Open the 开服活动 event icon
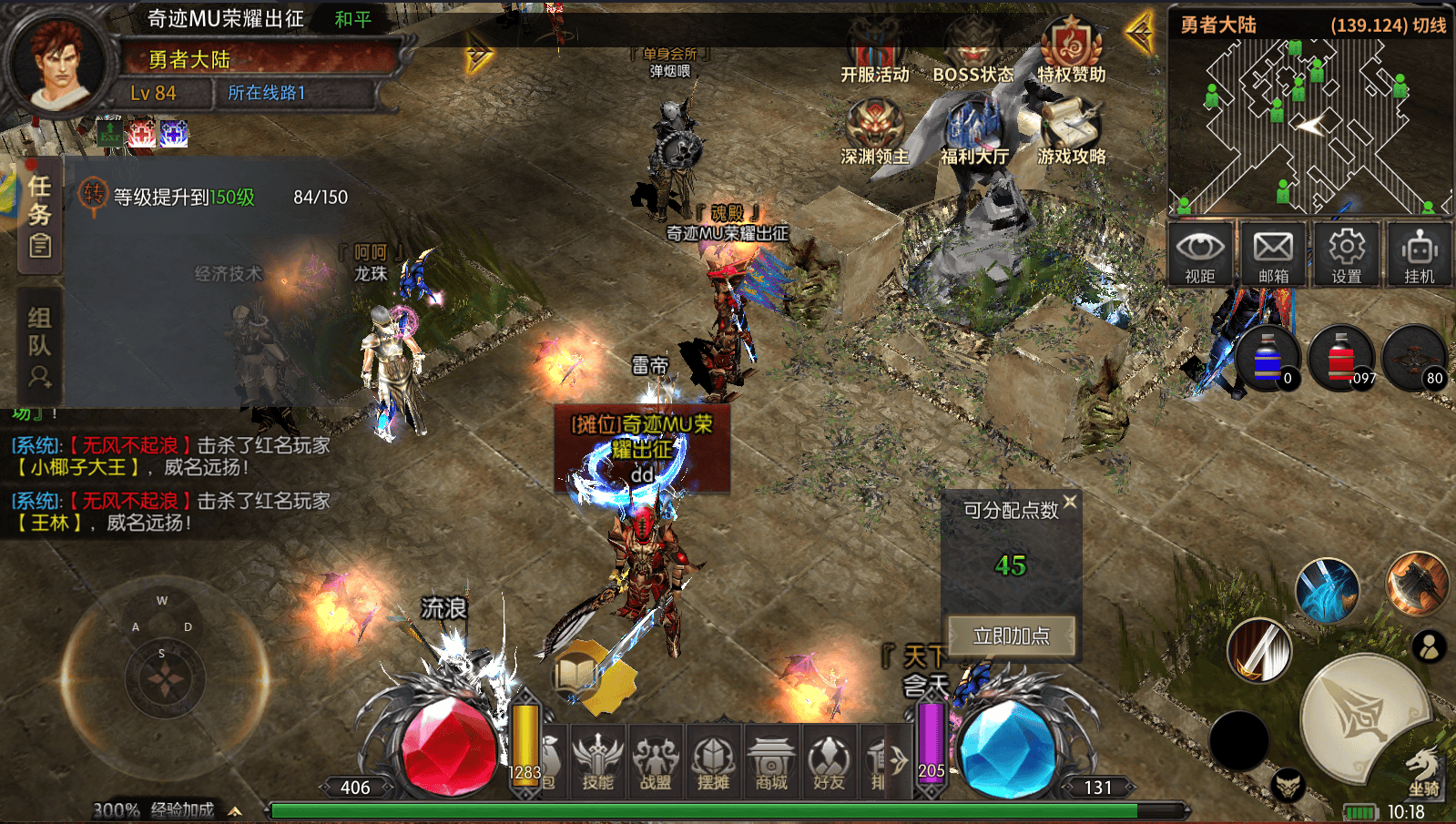The width and height of the screenshot is (1456, 824). click(874, 51)
